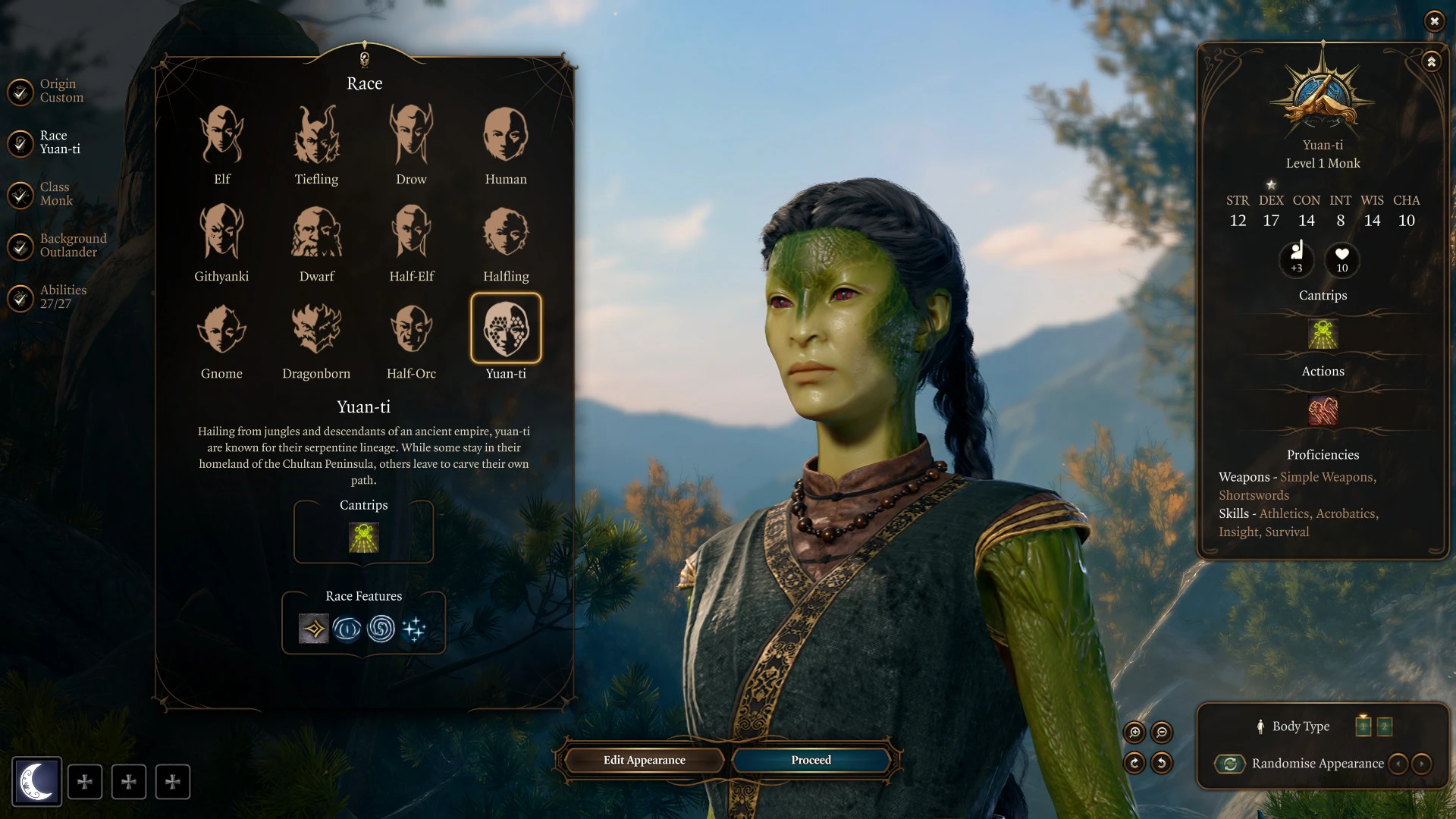Screen dimensions: 1456x819
Task: Select the Elf race
Action: point(221,136)
